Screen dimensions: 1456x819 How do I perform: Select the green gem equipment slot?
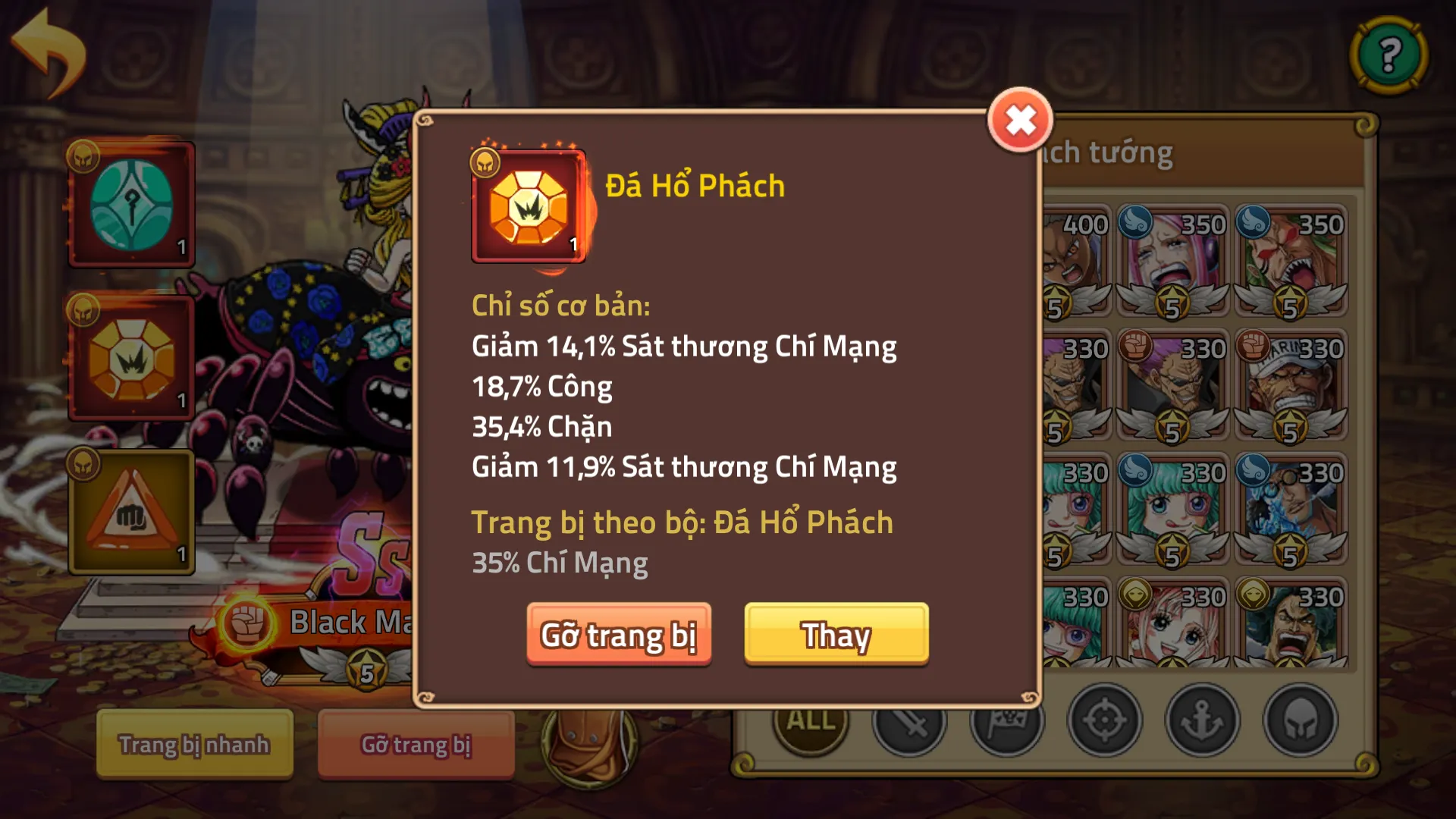[x=130, y=203]
